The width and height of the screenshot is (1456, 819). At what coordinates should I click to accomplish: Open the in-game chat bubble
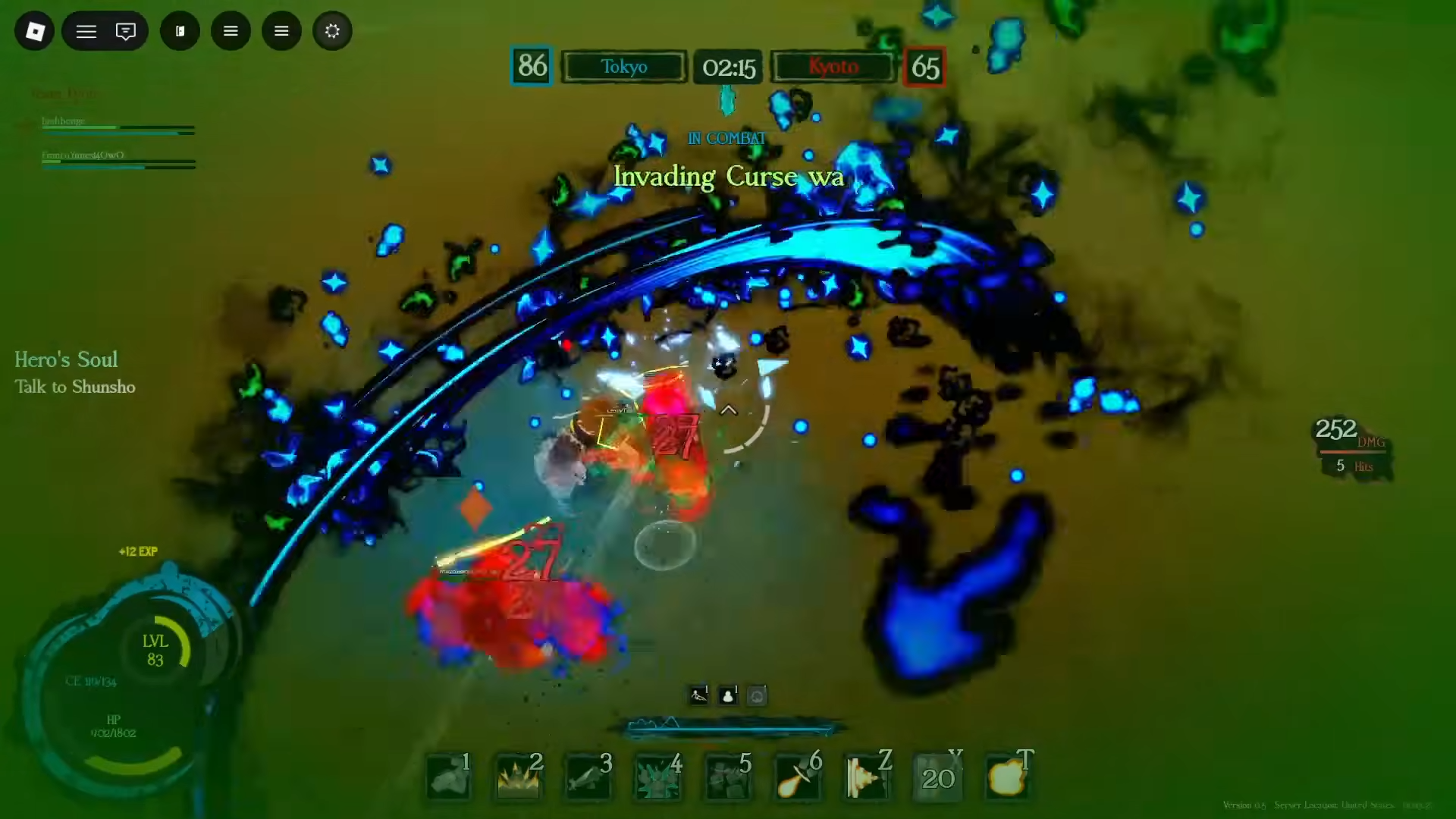click(x=125, y=31)
